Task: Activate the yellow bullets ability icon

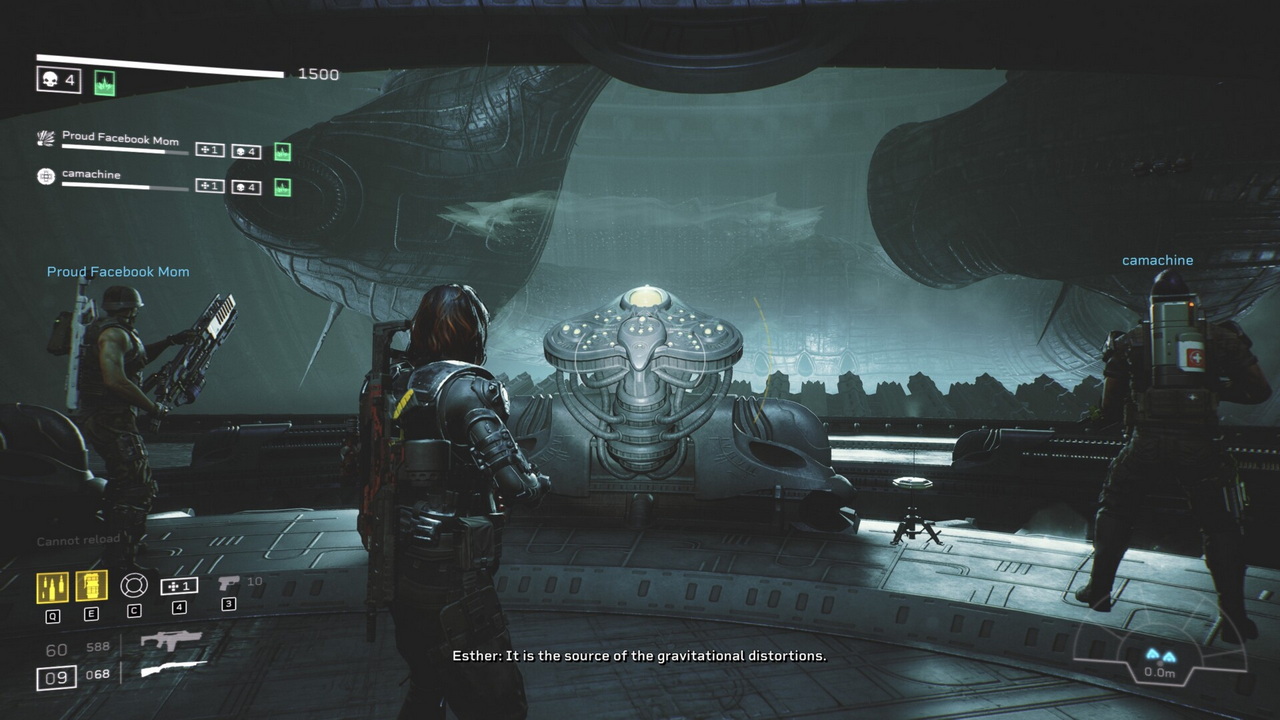Action: pyautogui.click(x=53, y=587)
